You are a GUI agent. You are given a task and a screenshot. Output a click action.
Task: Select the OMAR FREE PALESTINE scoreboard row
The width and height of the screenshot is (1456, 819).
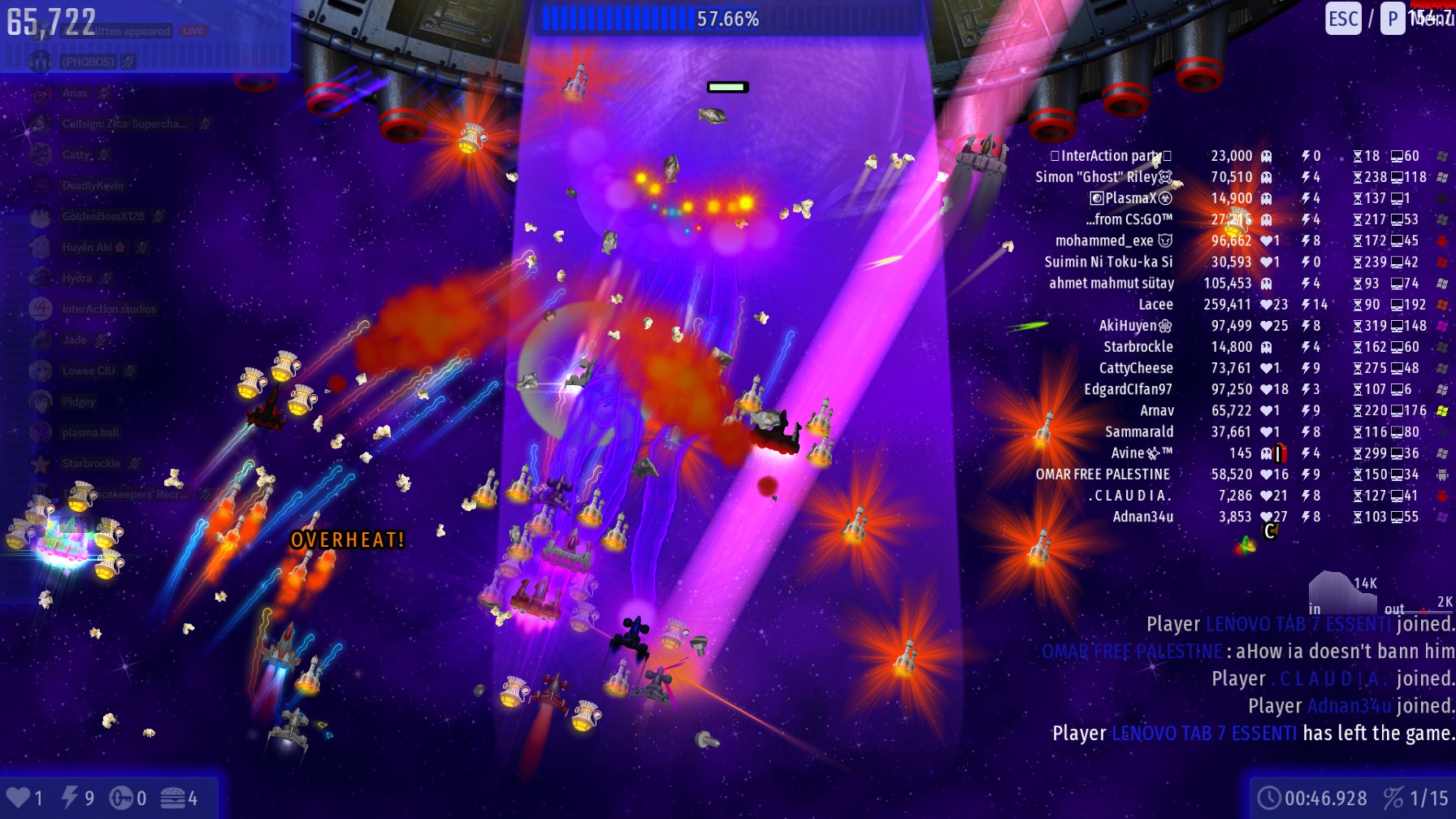click(1103, 474)
